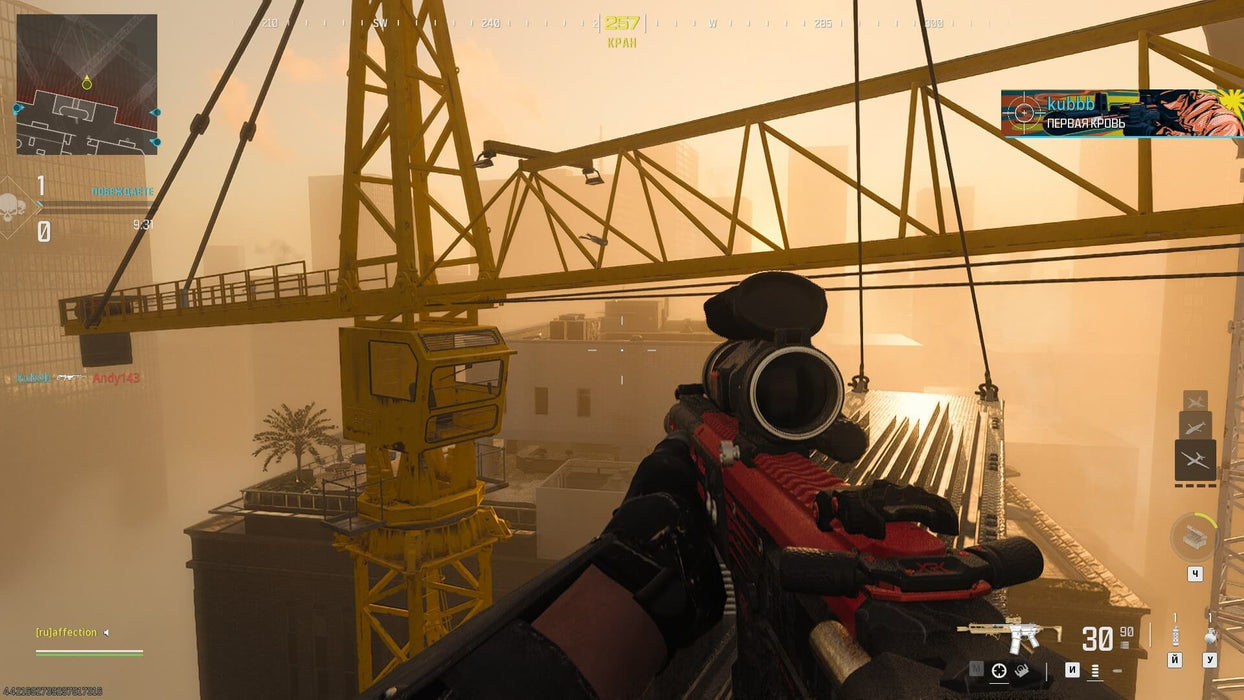The image size is (1244, 700).
Task: Activate the munitions box field upgrade
Action: 1193,537
